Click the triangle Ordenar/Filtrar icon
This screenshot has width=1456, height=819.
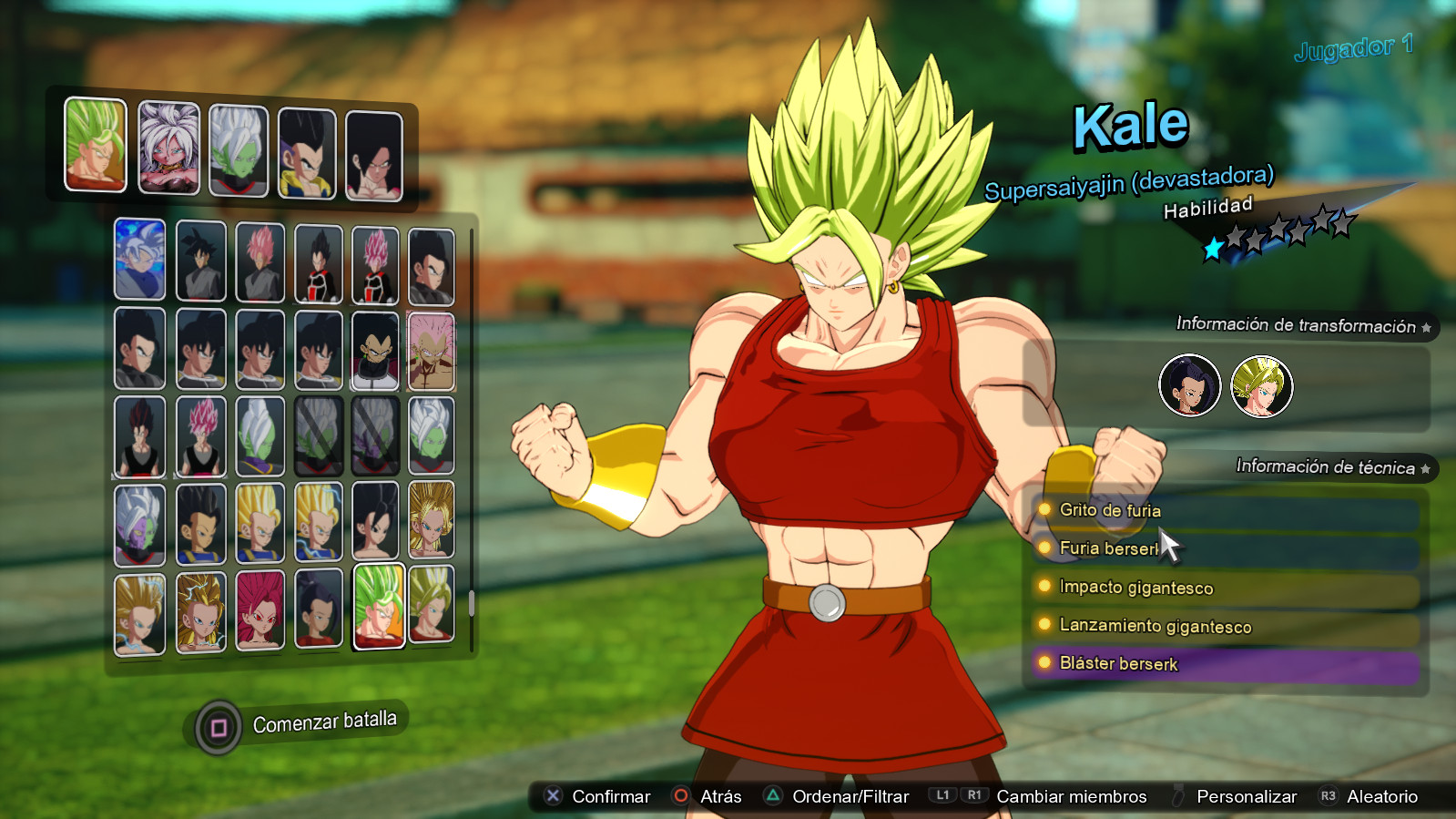pyautogui.click(x=774, y=795)
